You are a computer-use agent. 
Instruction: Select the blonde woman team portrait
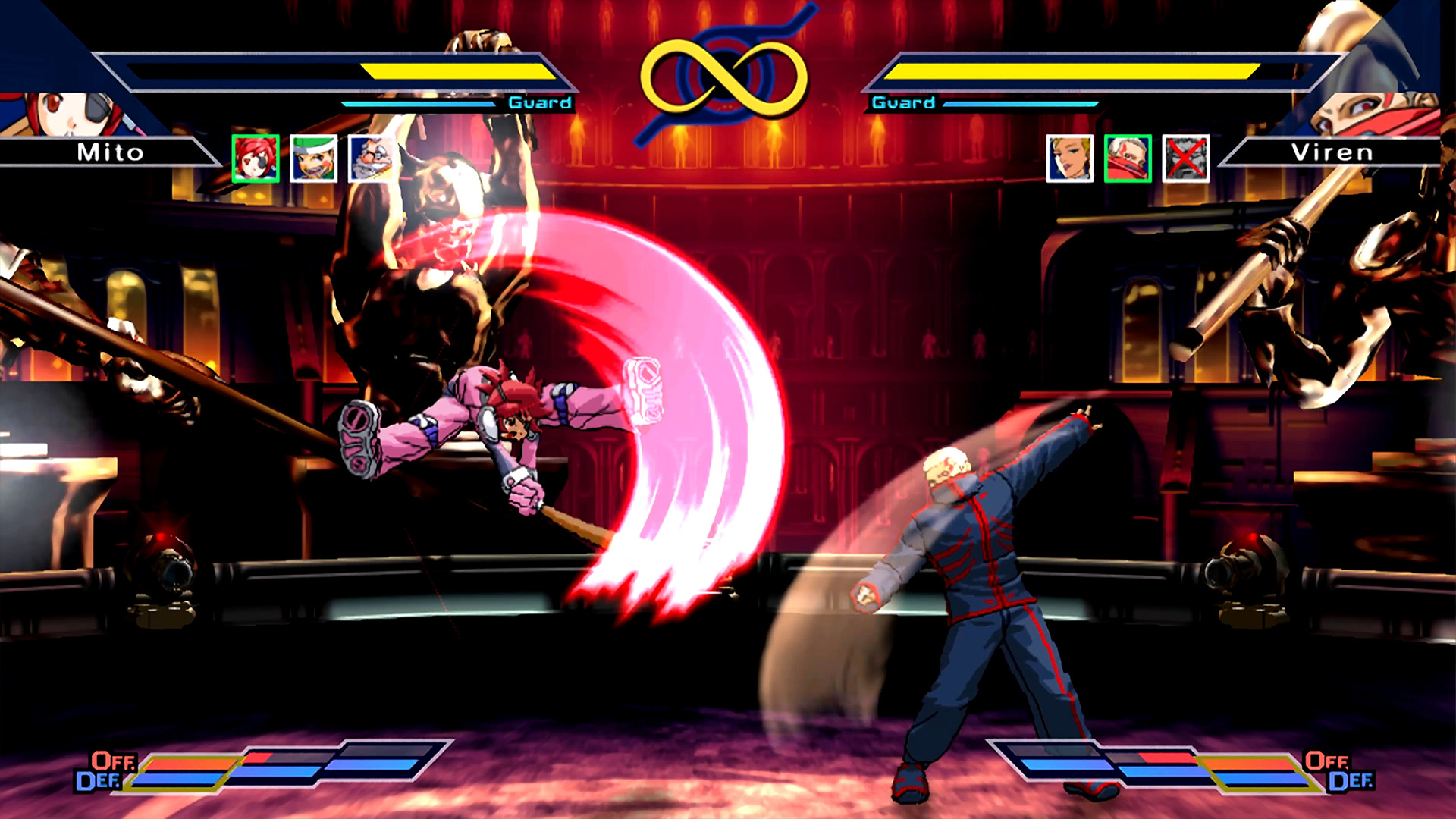1069,158
